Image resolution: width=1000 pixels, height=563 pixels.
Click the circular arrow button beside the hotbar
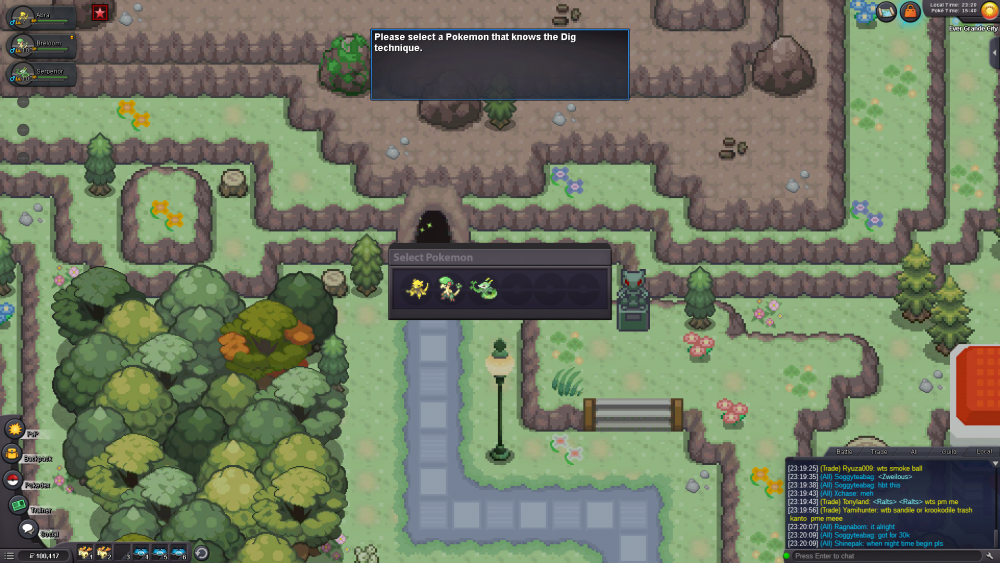201,553
